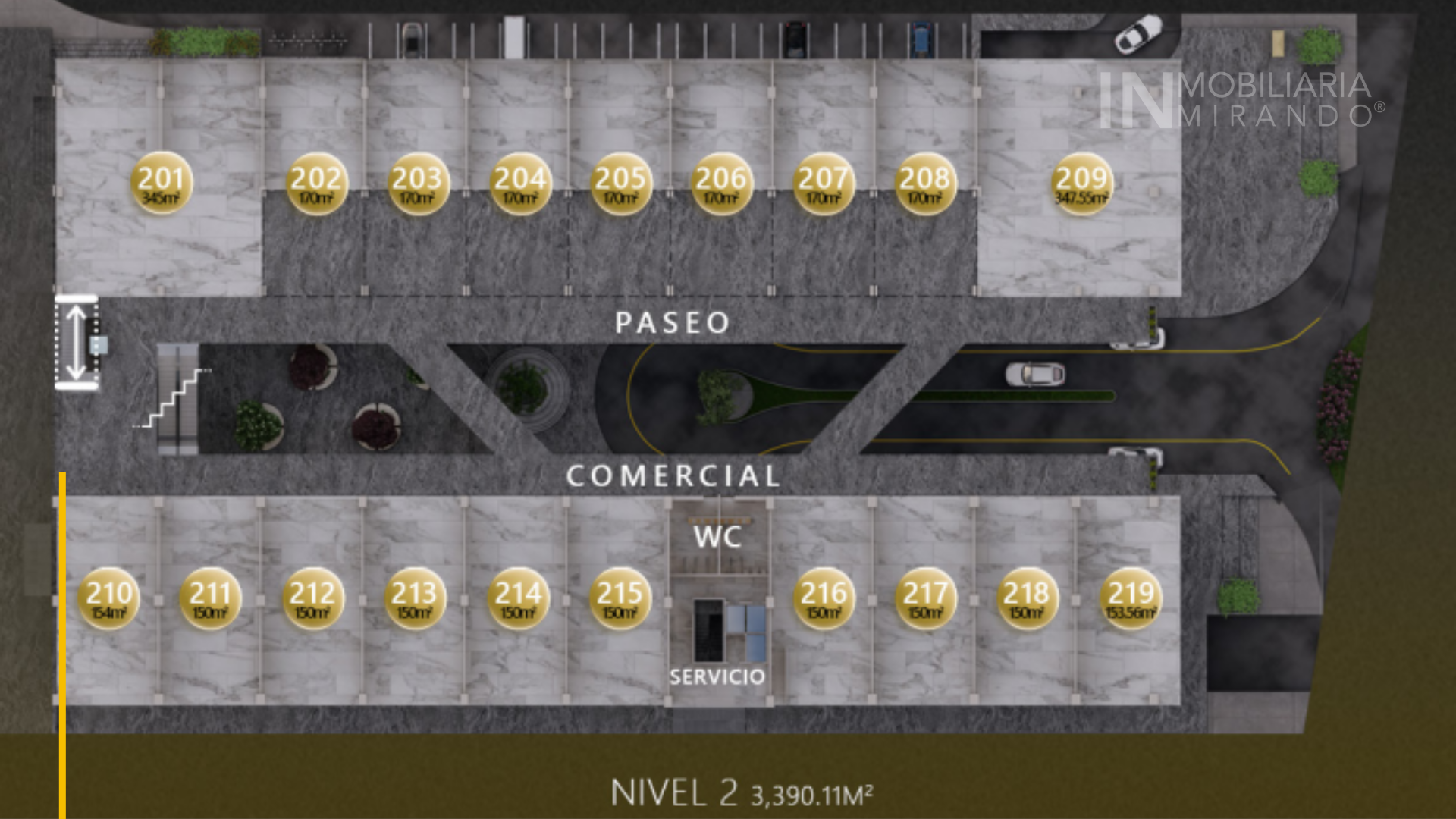The height and width of the screenshot is (819, 1456).
Task: Select the 216 gold badge
Action: [824, 598]
